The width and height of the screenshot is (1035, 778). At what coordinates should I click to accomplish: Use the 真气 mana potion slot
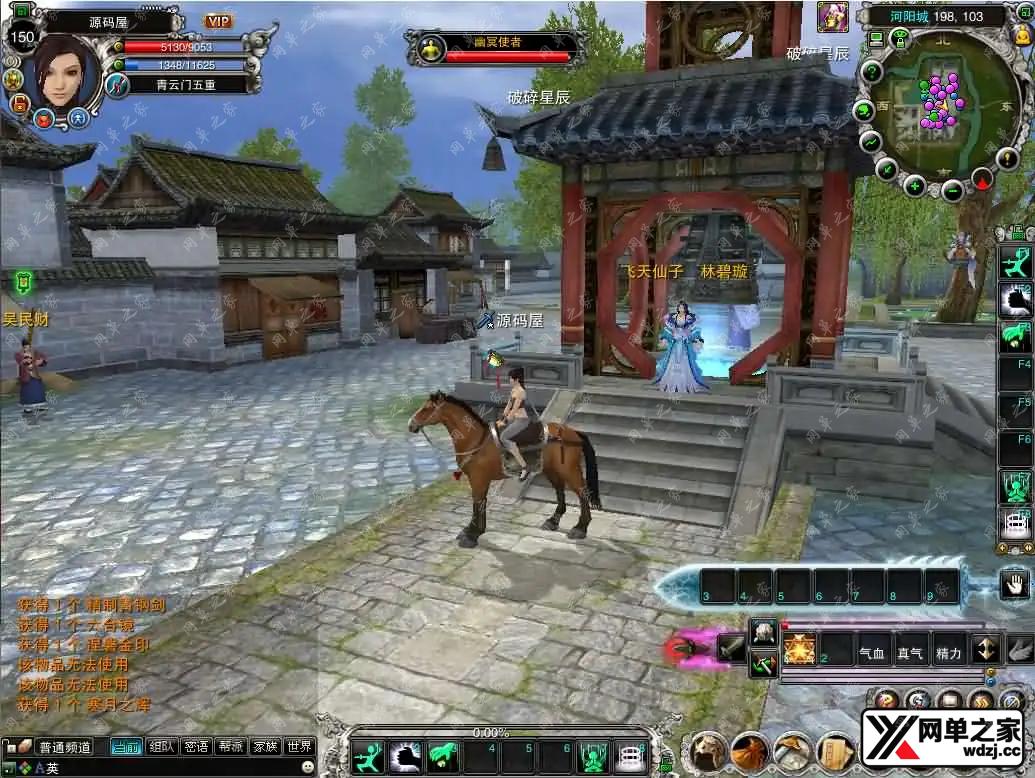(910, 653)
